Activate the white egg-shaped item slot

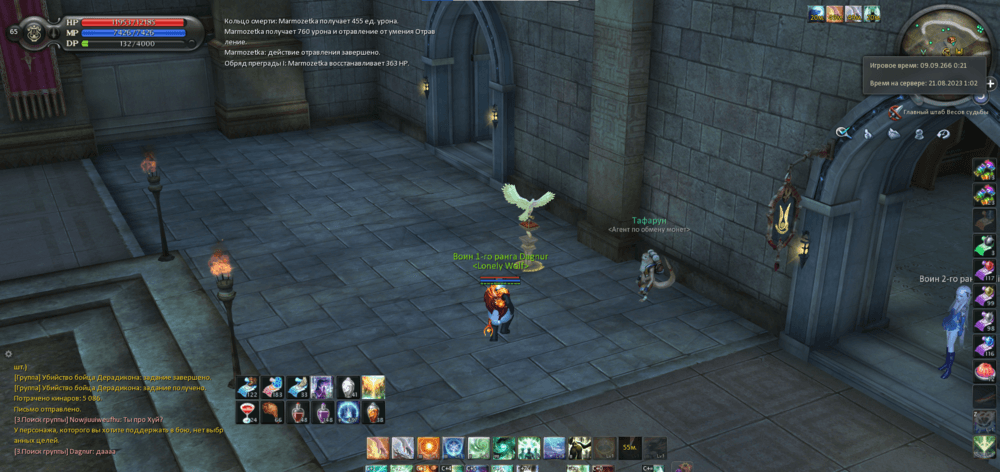point(348,388)
